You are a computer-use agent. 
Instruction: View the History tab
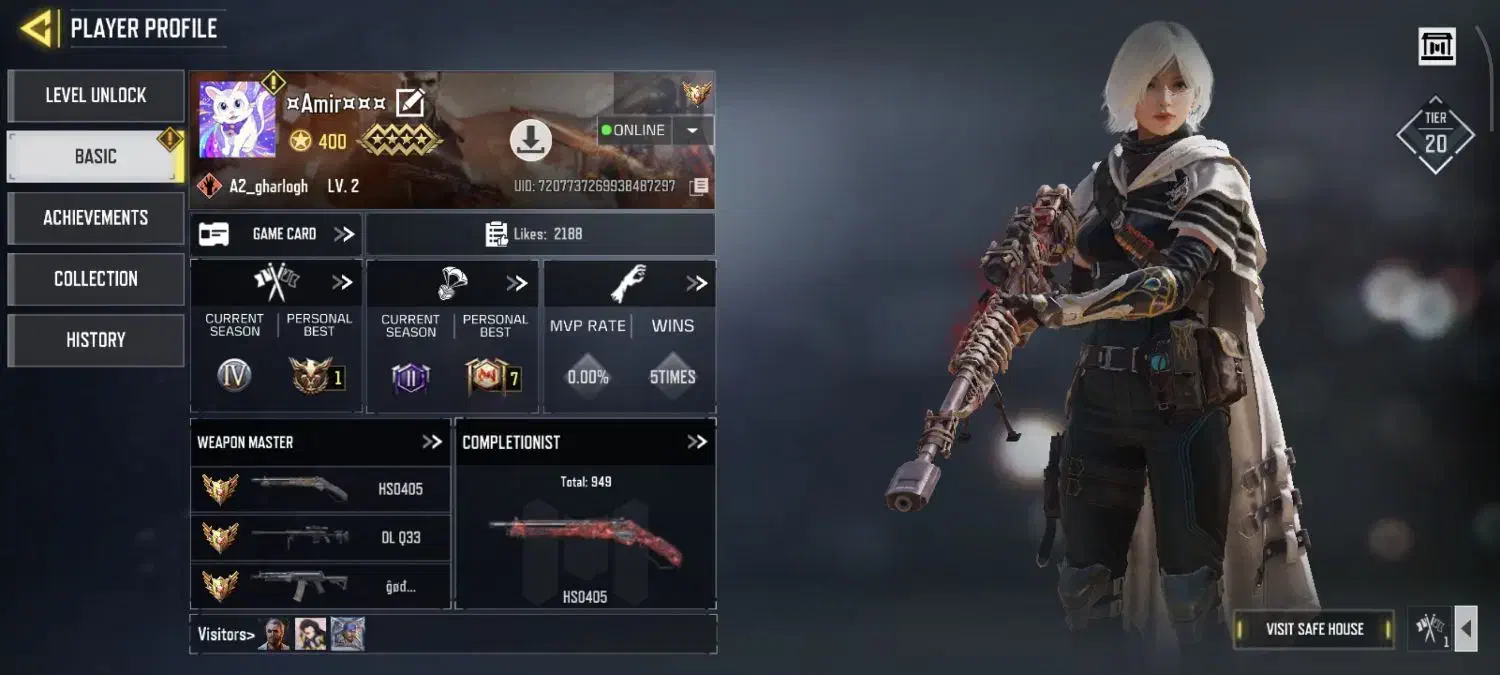click(96, 340)
